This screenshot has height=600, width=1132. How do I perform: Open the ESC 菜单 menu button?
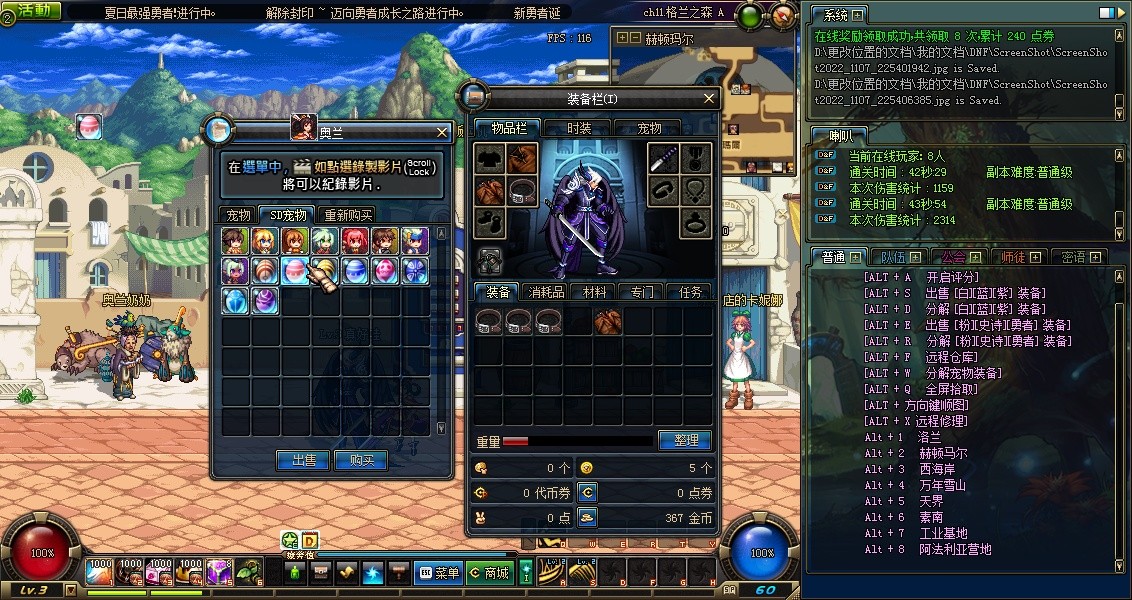click(x=439, y=573)
